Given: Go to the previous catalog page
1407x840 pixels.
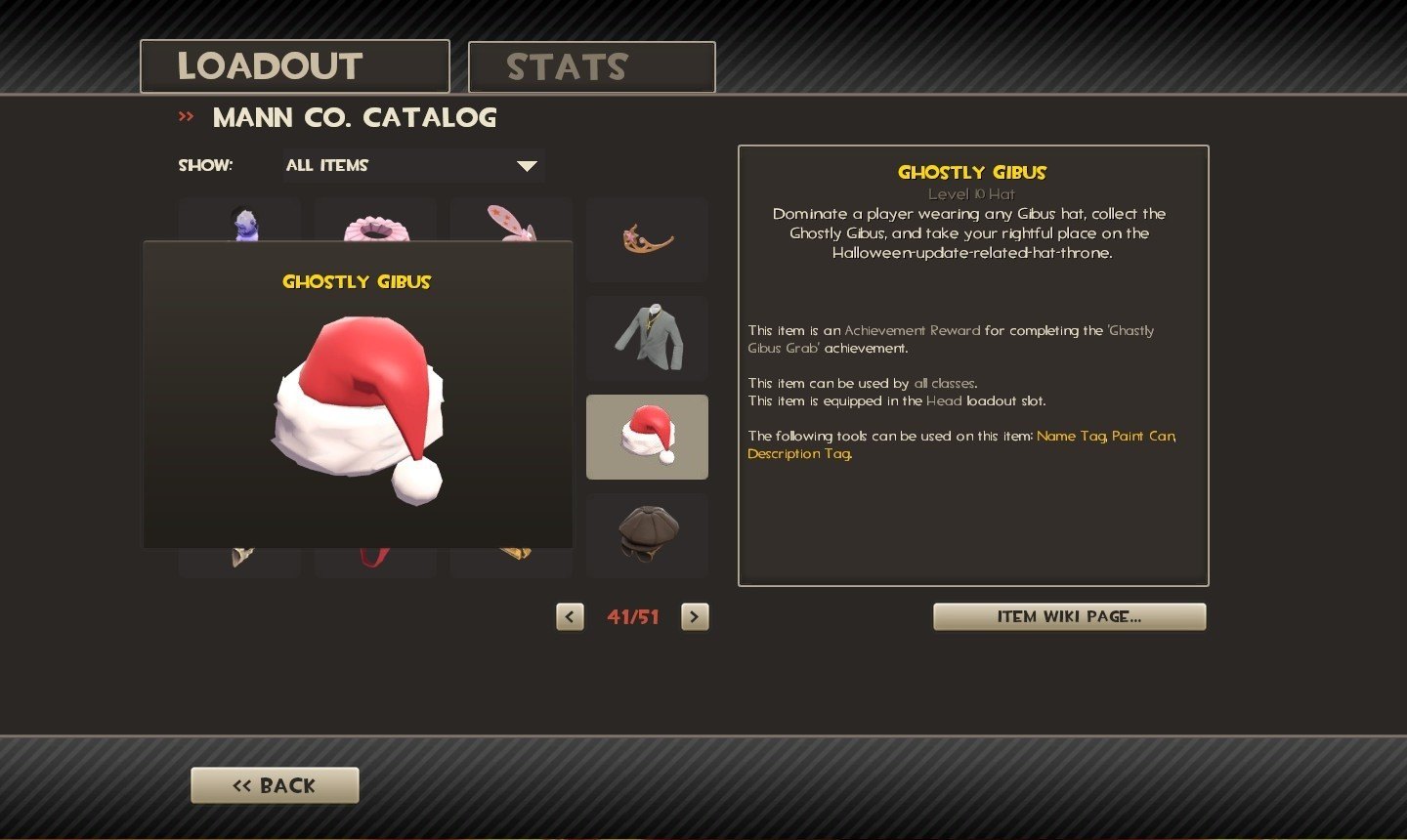Looking at the screenshot, I should 570,616.
